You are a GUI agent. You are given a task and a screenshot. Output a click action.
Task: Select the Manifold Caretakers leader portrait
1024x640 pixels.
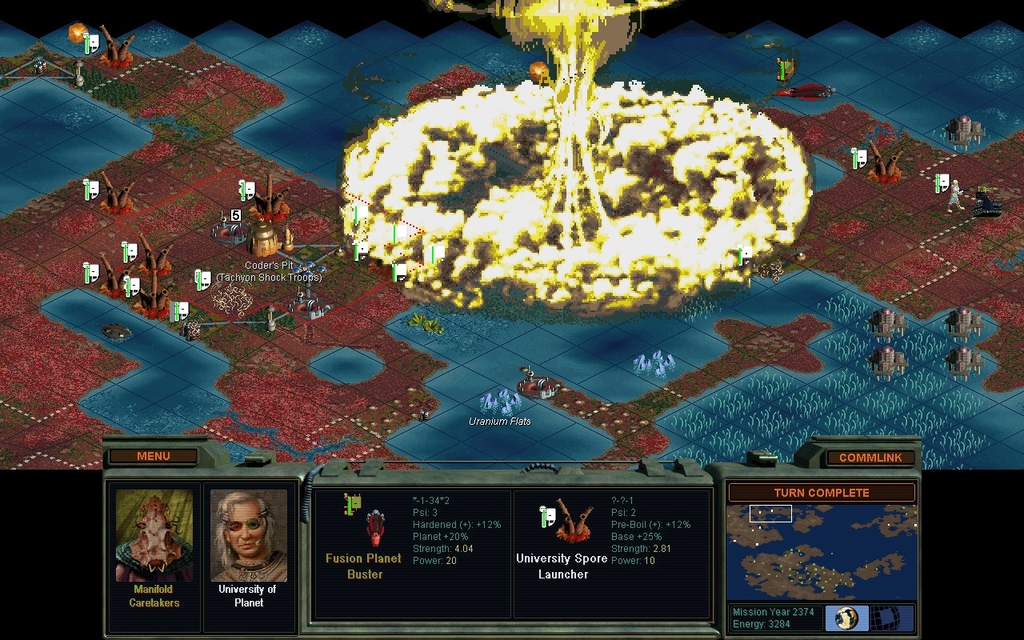coord(153,535)
